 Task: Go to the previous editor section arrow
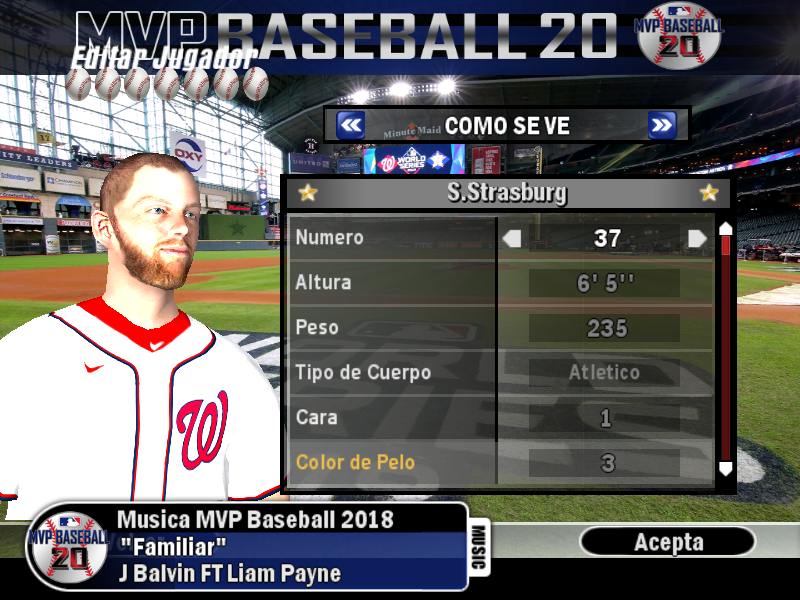point(350,125)
